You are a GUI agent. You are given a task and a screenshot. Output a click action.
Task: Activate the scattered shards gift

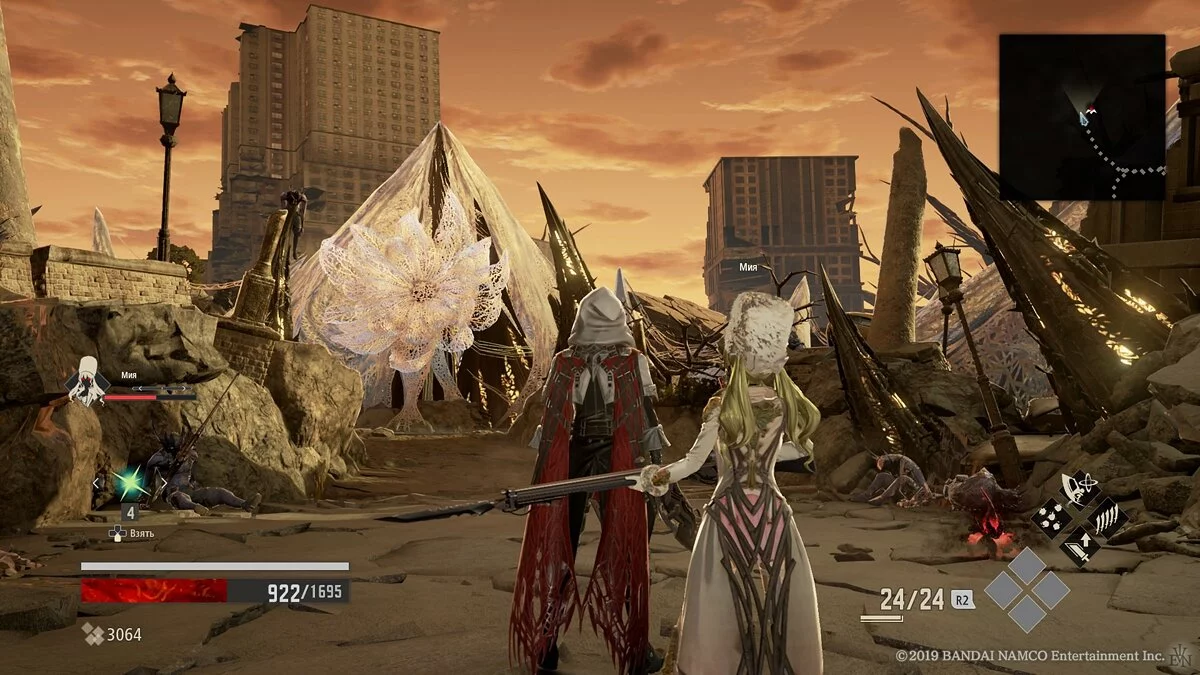[1052, 517]
